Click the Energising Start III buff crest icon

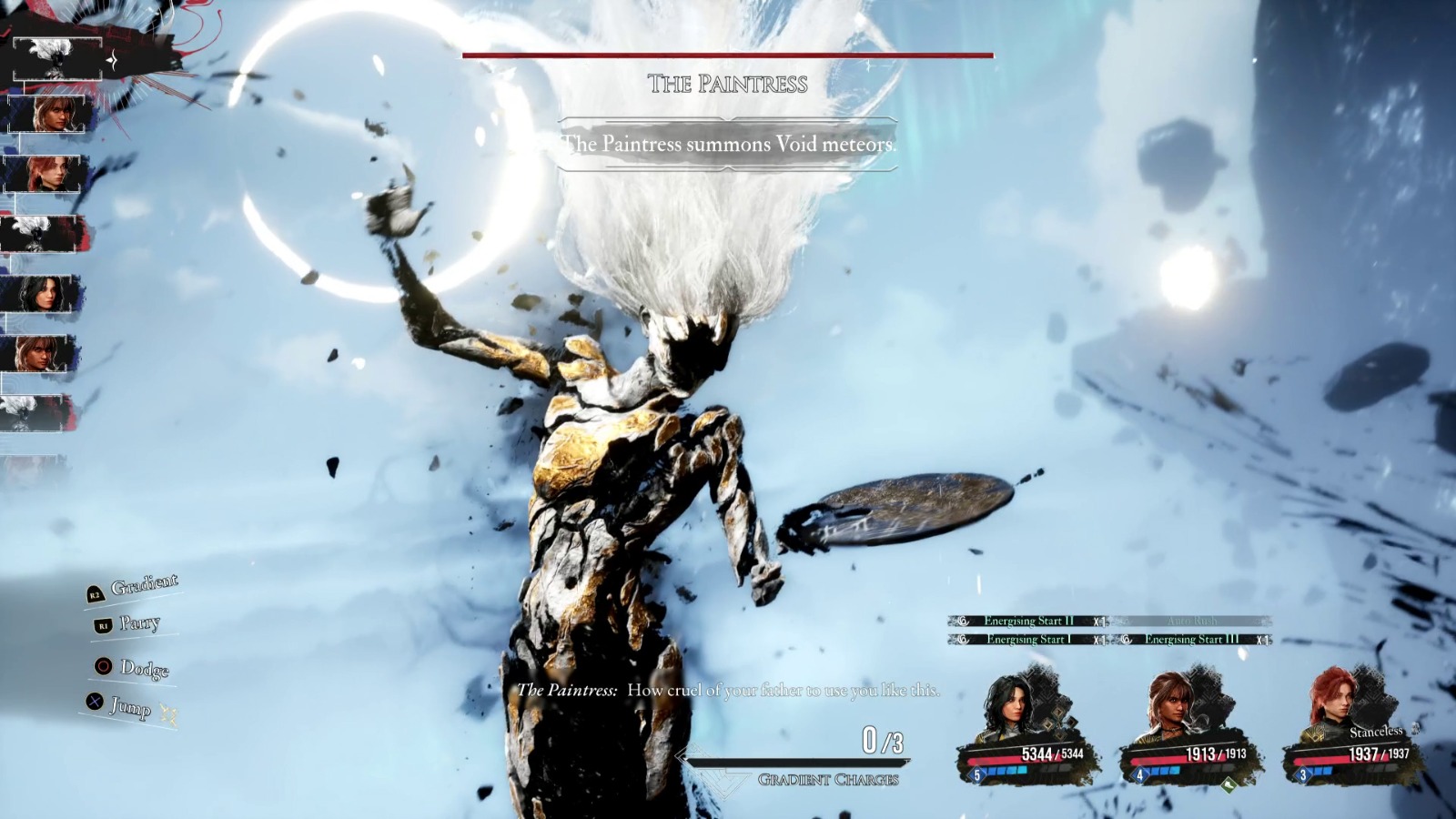1127,640
